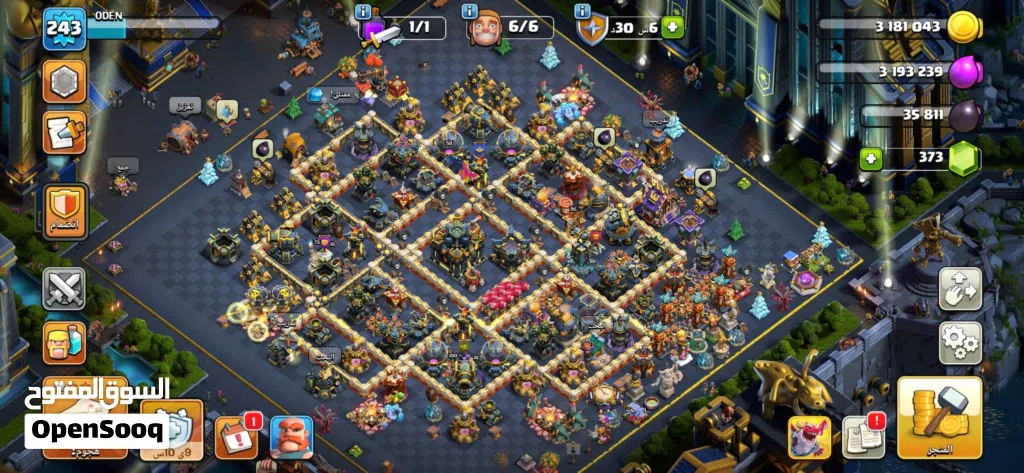Open the magnet items button

[x=959, y=290]
